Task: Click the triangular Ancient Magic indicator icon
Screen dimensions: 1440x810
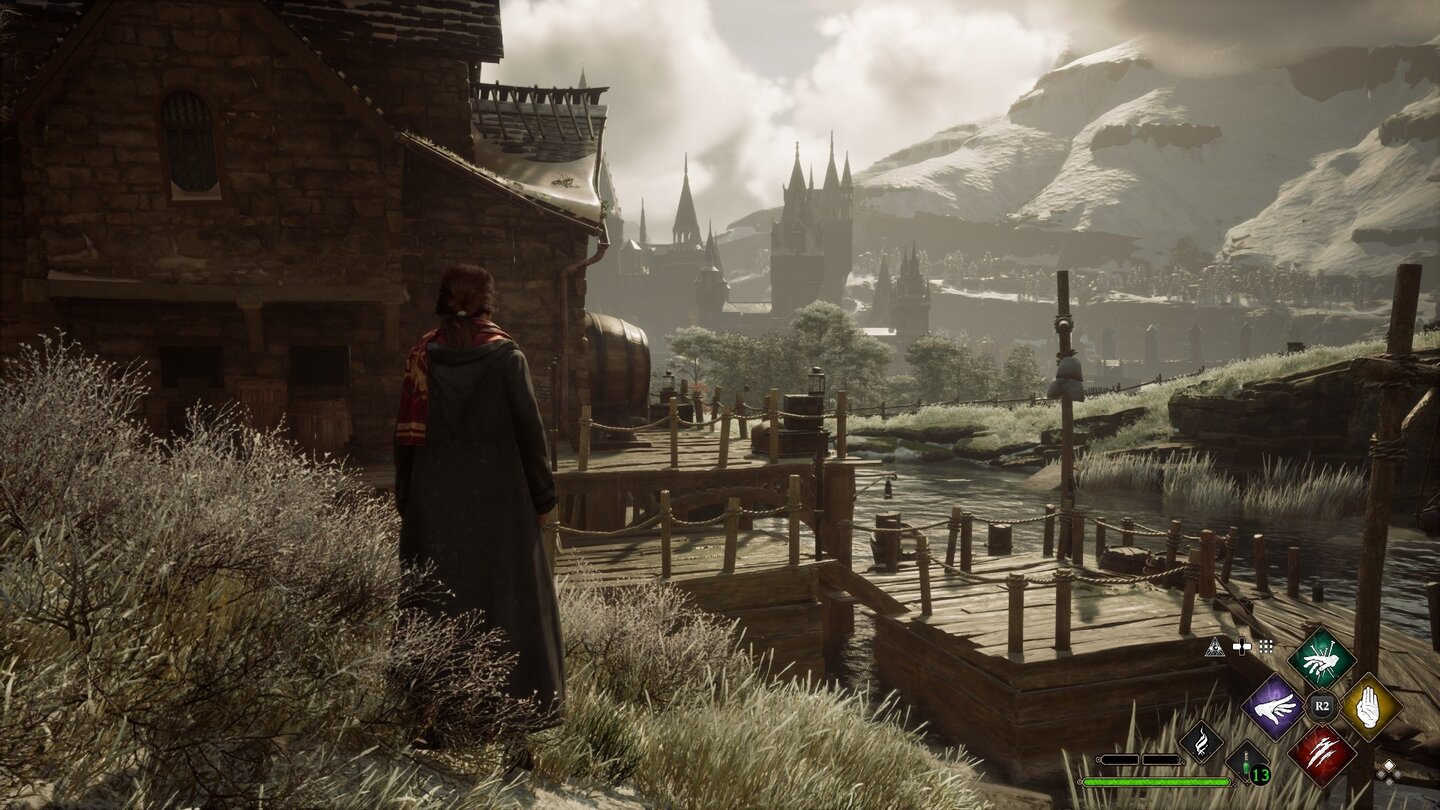Action: 1215,647
